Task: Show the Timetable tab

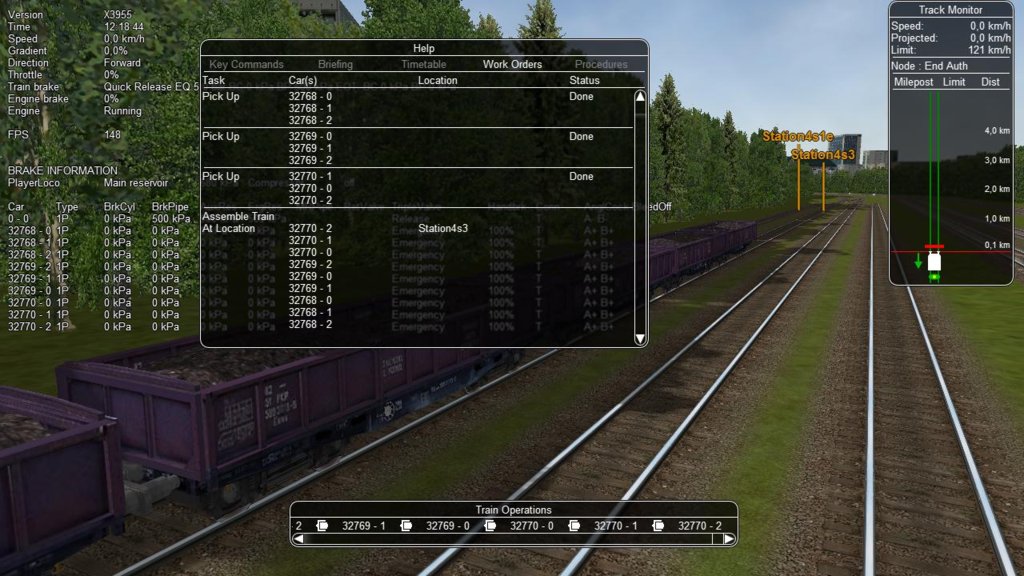Action: point(423,64)
